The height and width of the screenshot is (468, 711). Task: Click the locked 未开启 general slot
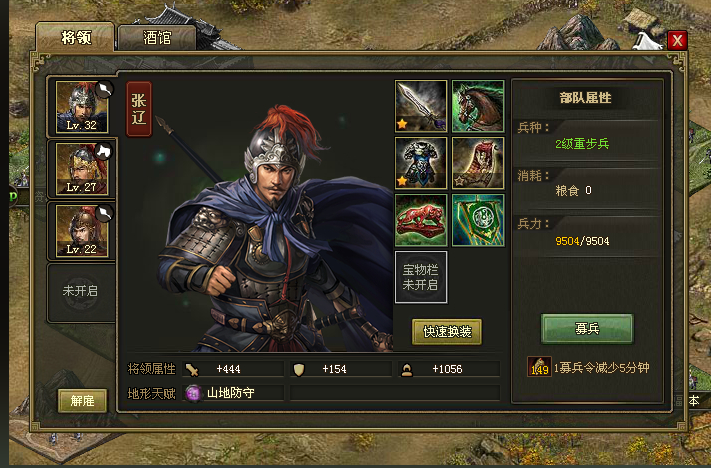(x=80, y=292)
